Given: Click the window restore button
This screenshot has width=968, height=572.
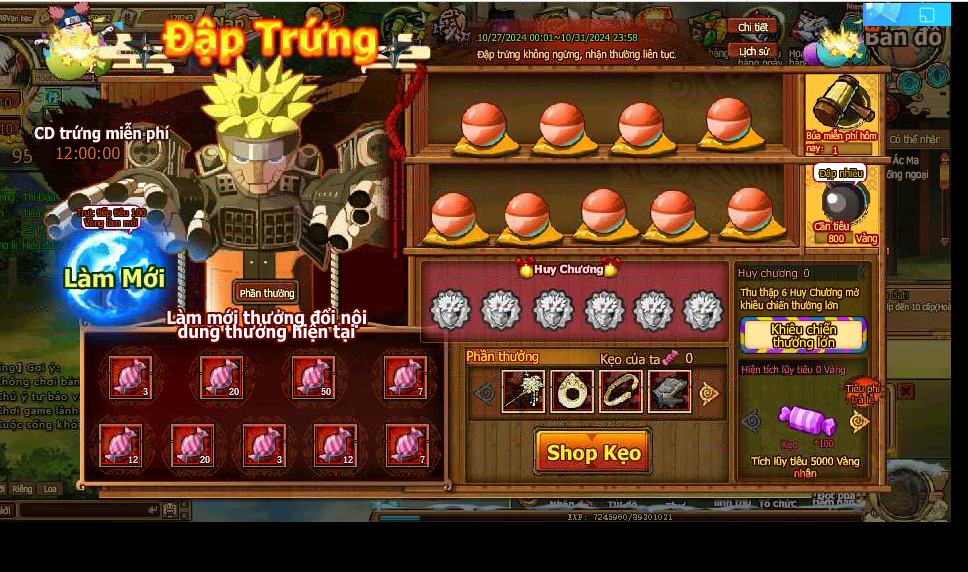Looking at the screenshot, I should [926, 14].
